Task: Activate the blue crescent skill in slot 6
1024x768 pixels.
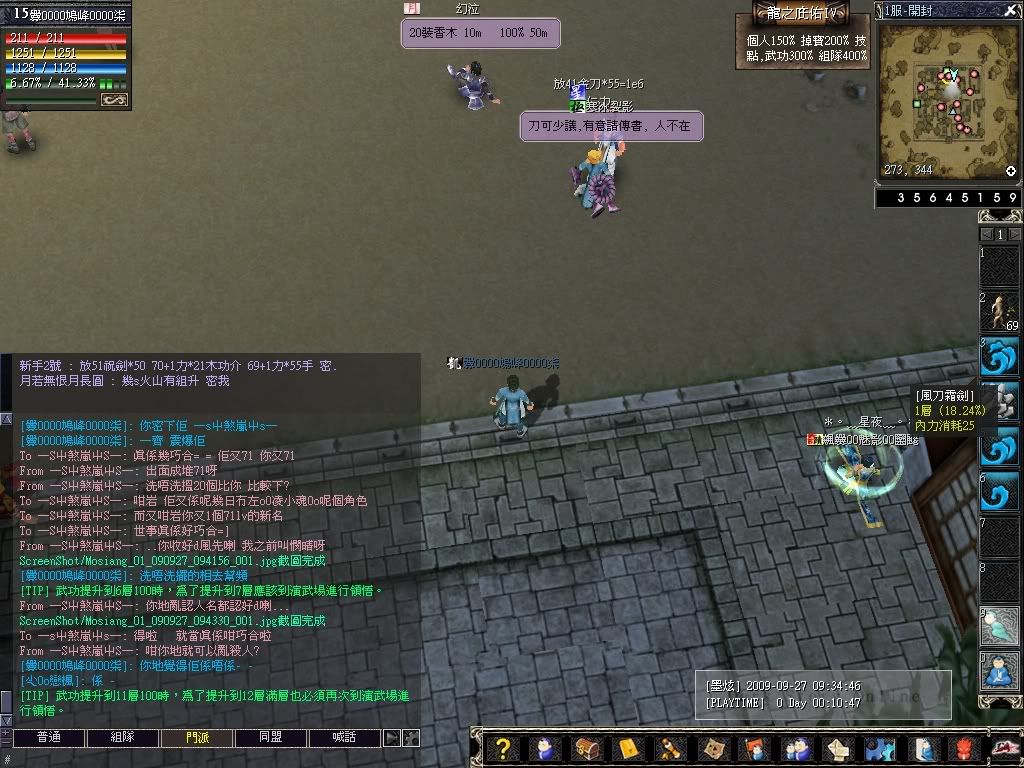Action: tap(999, 491)
